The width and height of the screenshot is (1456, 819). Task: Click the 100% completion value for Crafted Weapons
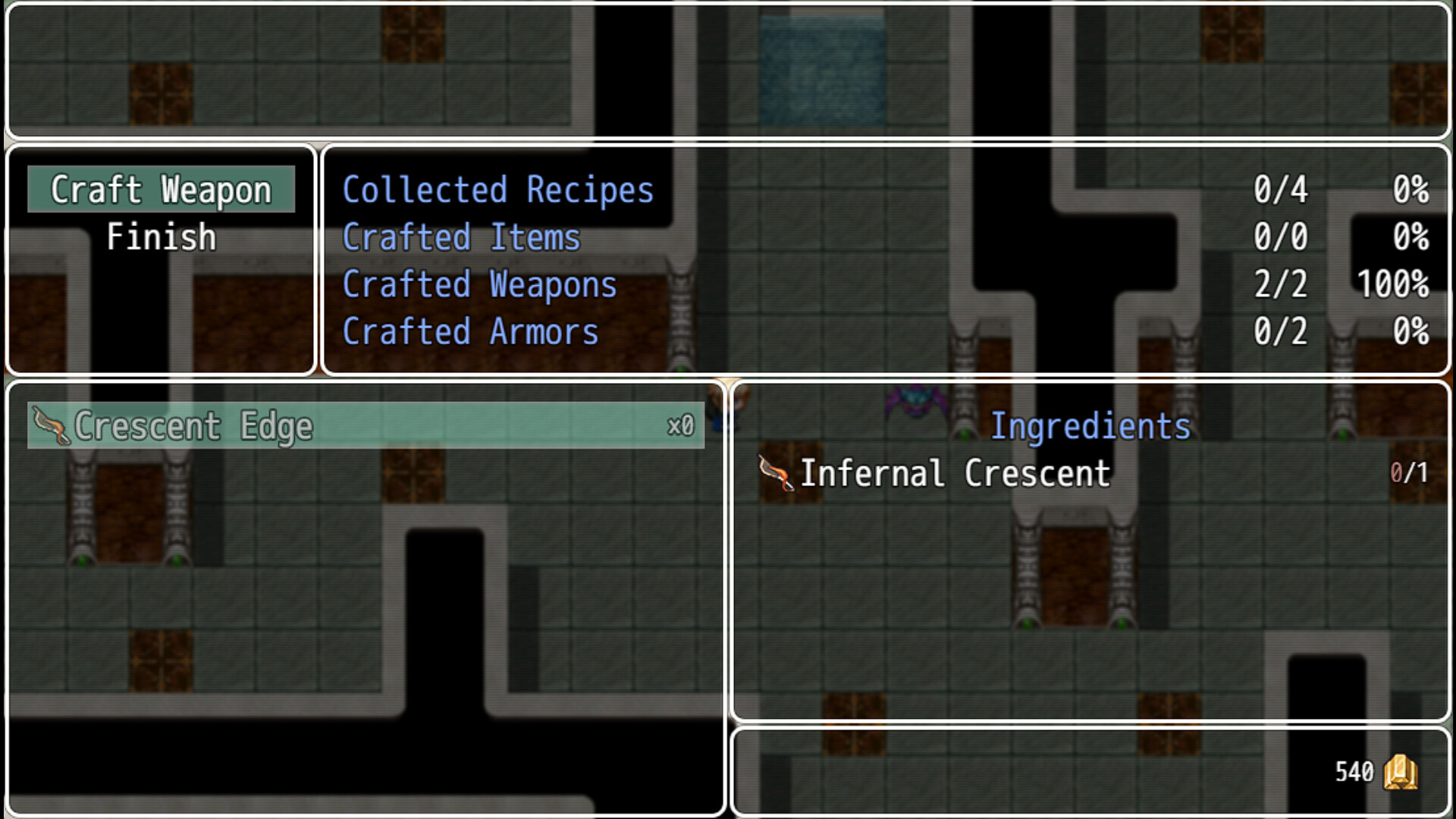point(1394,284)
